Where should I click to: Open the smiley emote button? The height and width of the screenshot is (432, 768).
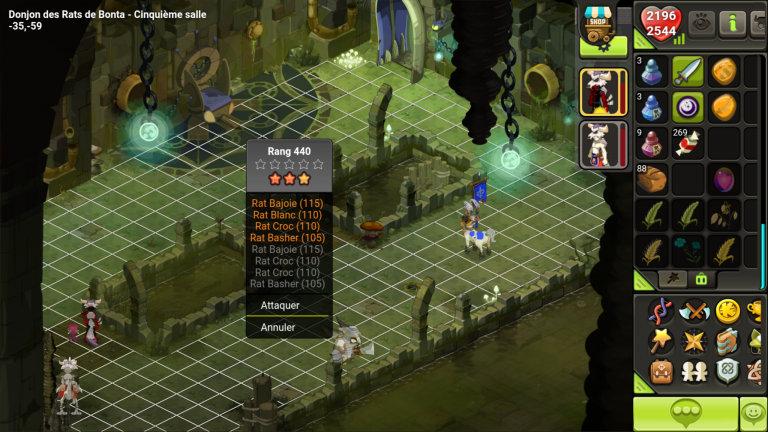click(x=753, y=413)
